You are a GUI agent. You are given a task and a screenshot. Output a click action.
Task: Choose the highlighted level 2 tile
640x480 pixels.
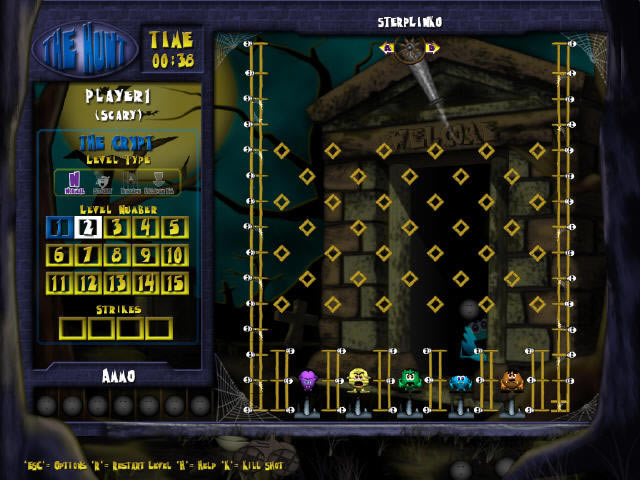88,227
